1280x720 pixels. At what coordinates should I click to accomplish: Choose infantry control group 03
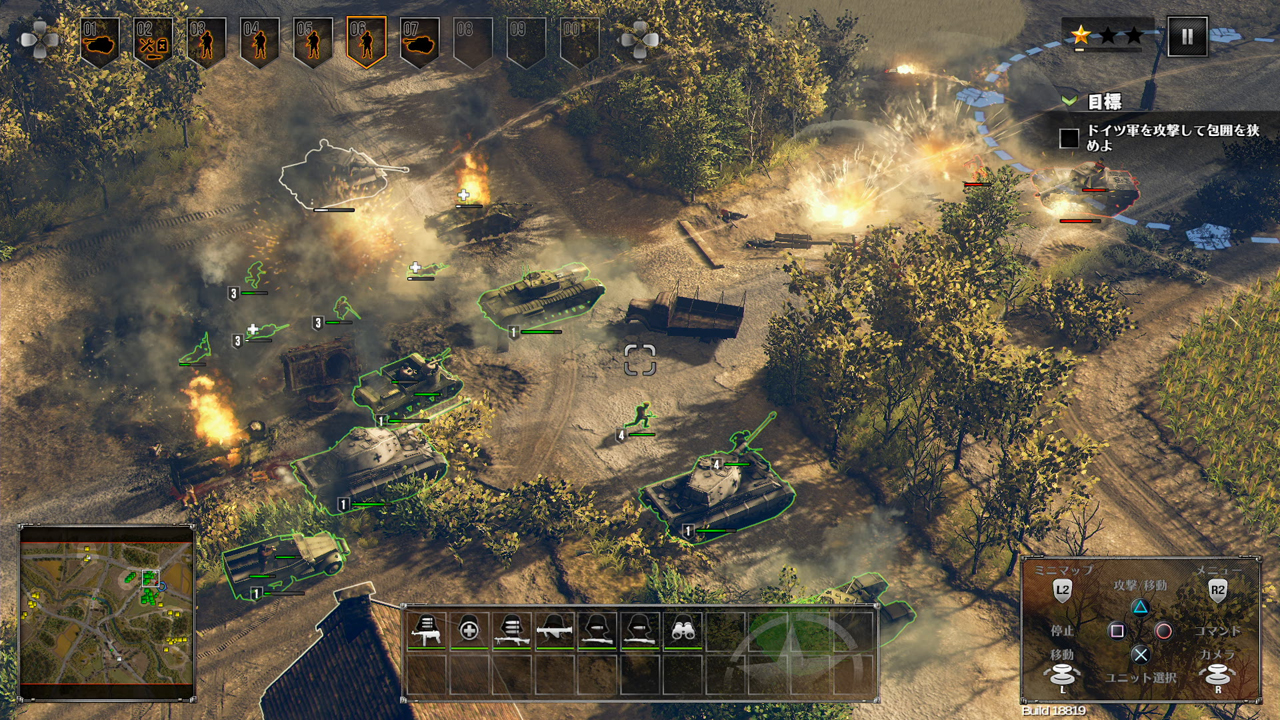(206, 42)
